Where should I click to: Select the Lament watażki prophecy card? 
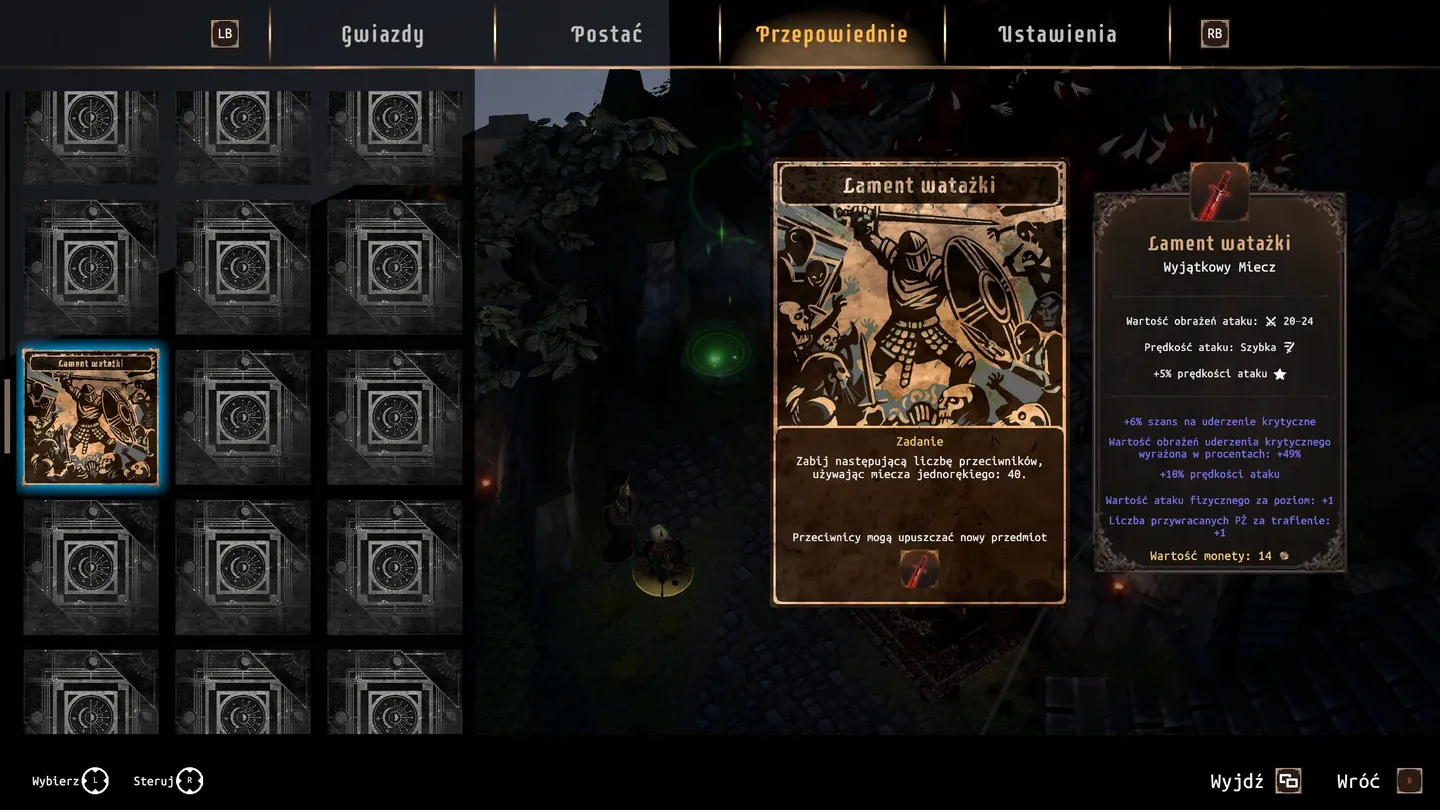tap(91, 417)
